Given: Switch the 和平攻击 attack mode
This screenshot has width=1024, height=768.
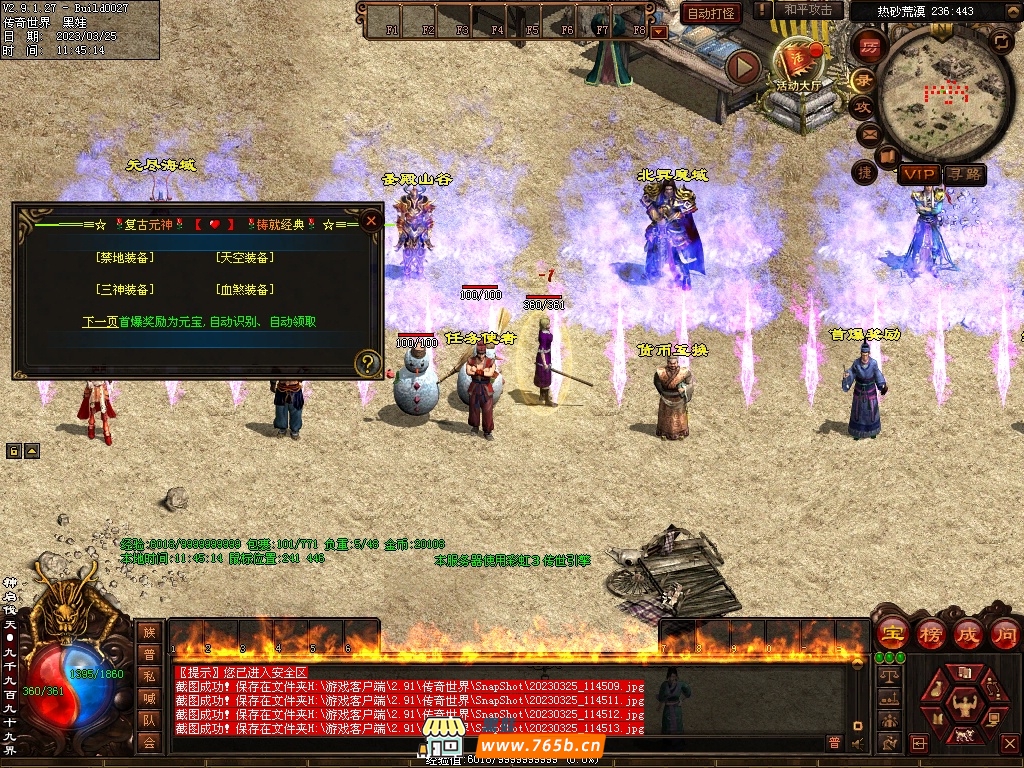Looking at the screenshot, I should (x=808, y=10).
